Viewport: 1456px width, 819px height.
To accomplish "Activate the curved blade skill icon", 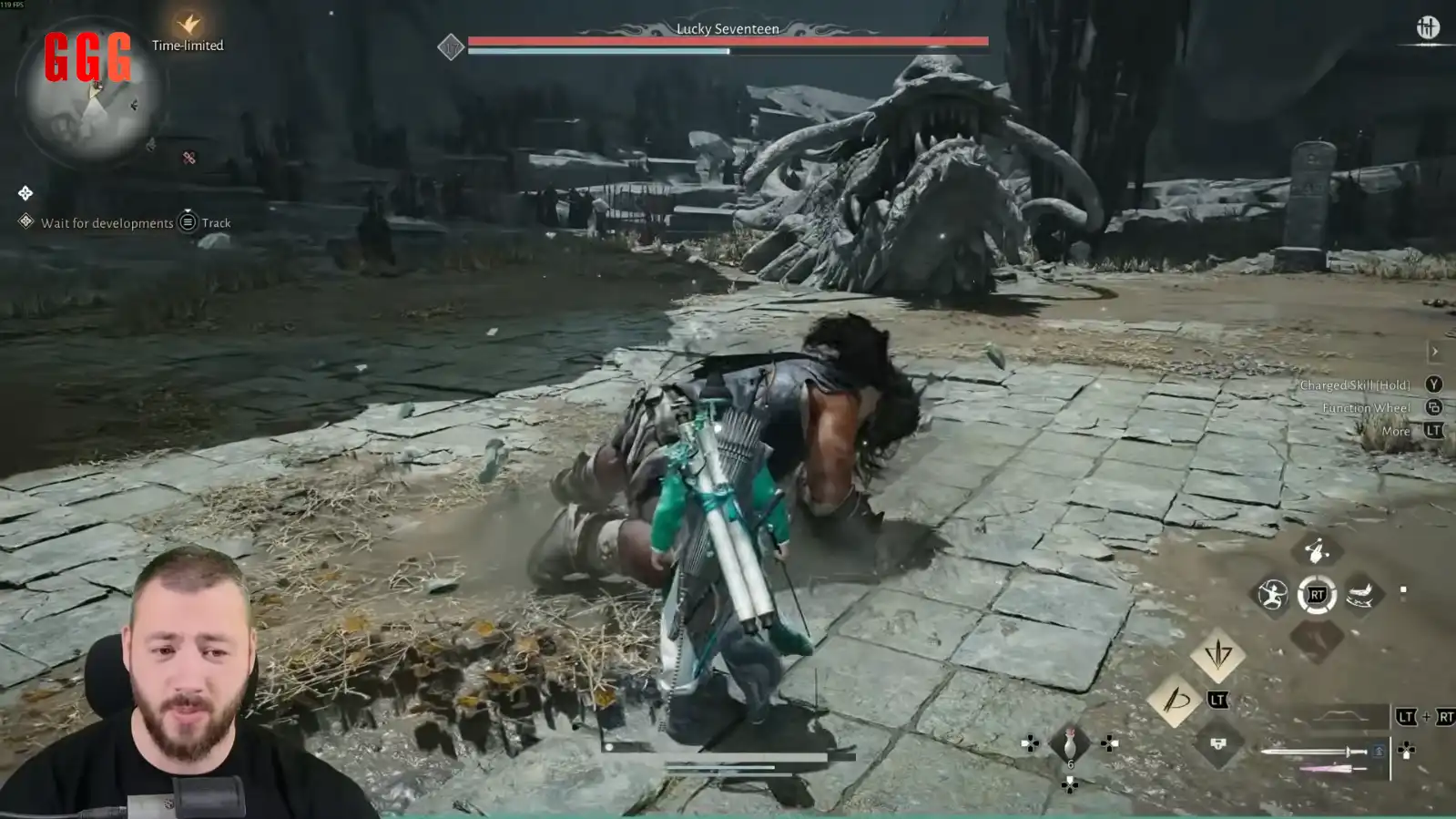I will [x=1360, y=595].
